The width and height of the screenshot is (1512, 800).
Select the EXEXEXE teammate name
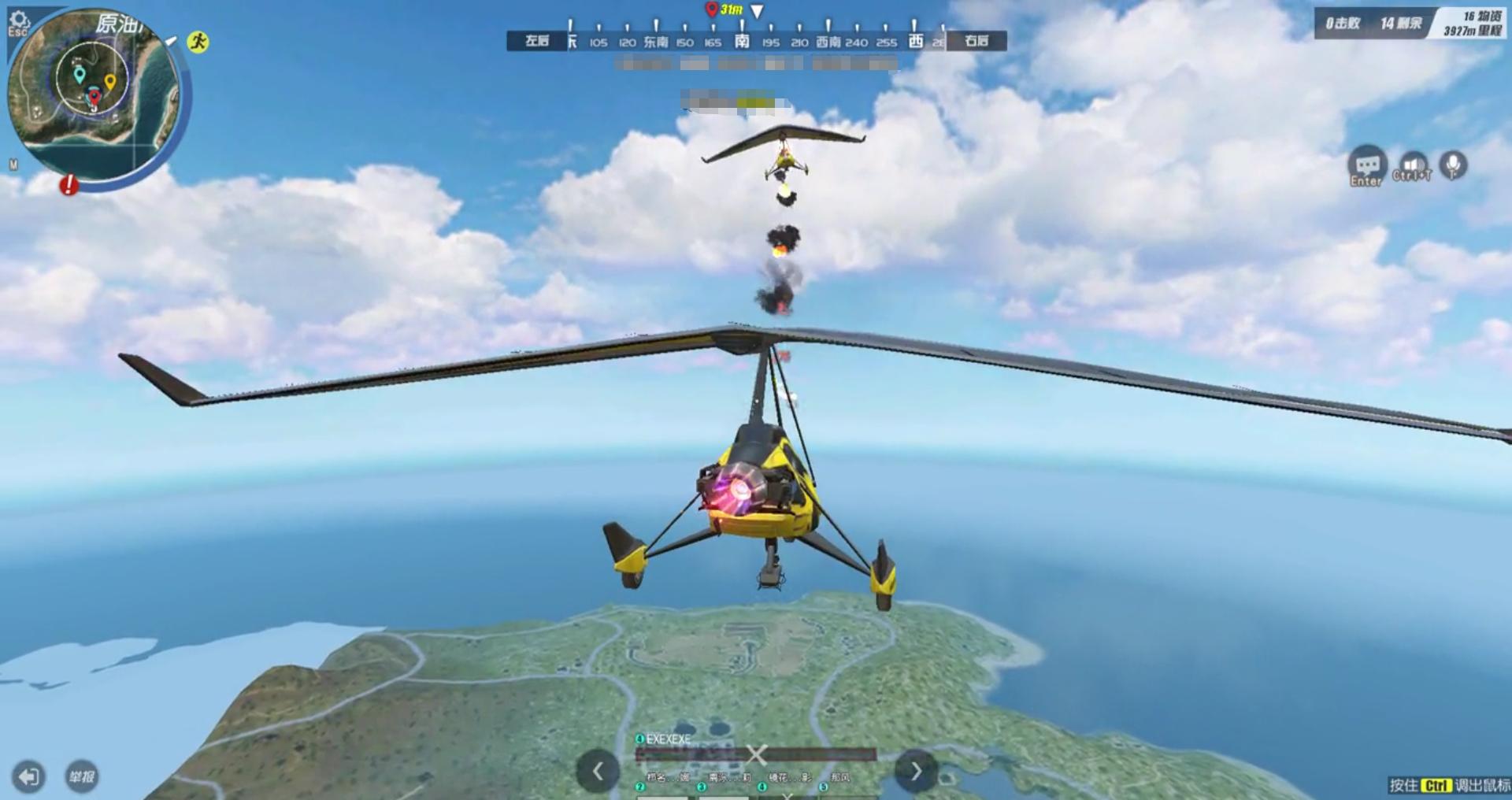point(668,739)
